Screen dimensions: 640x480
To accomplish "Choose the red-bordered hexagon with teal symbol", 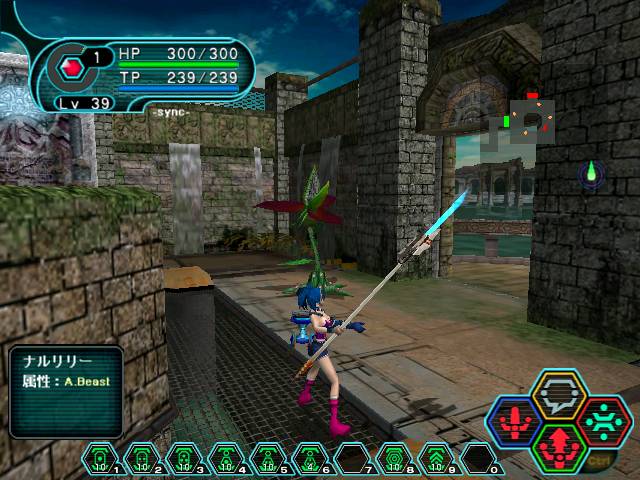I will click(x=603, y=419).
